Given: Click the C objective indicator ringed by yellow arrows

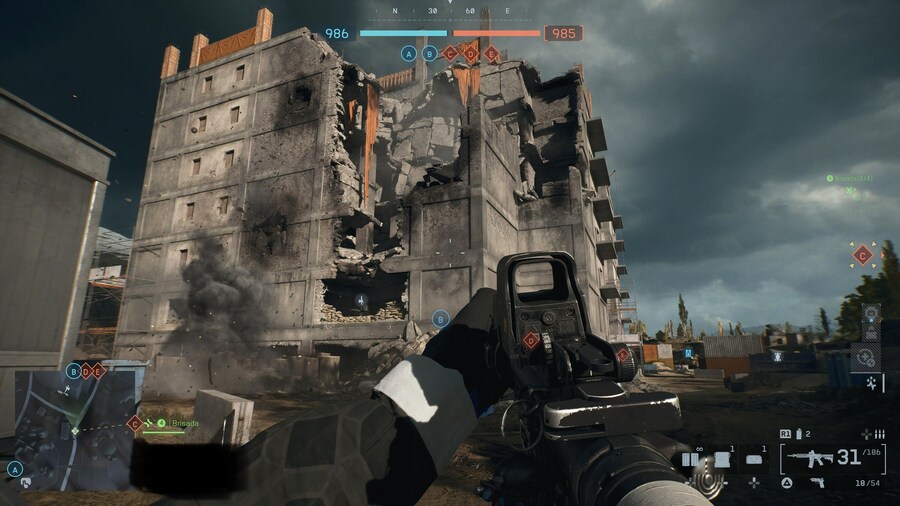Looking at the screenshot, I should pos(862,255).
